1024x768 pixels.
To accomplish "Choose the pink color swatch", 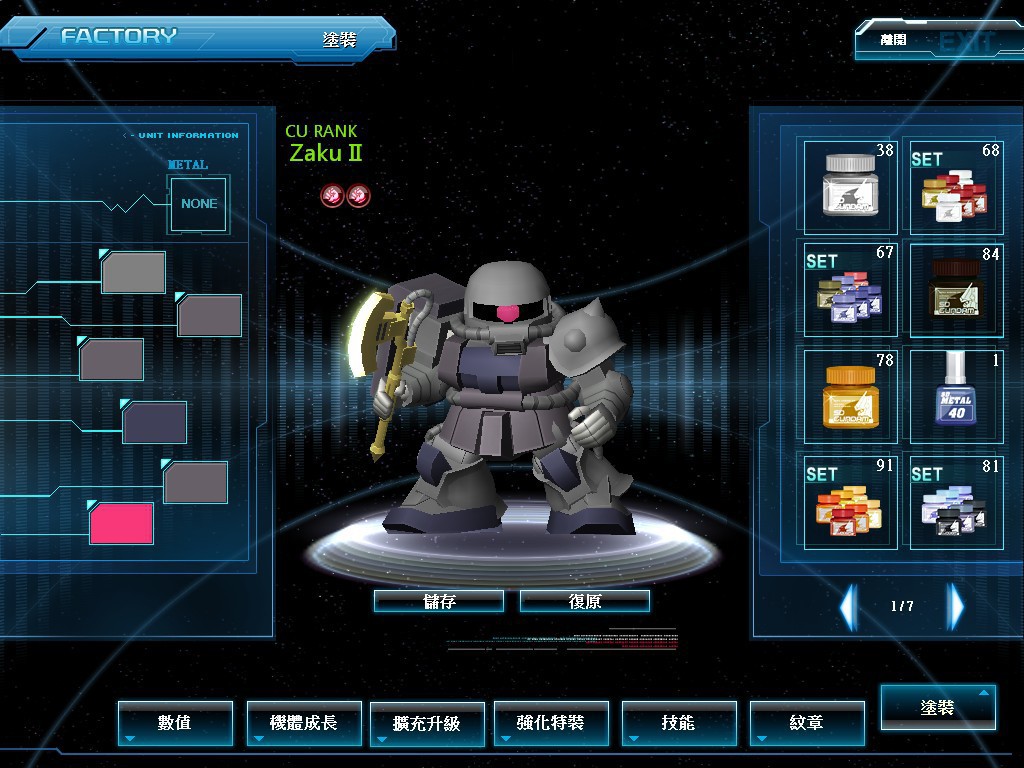I will coord(121,523).
